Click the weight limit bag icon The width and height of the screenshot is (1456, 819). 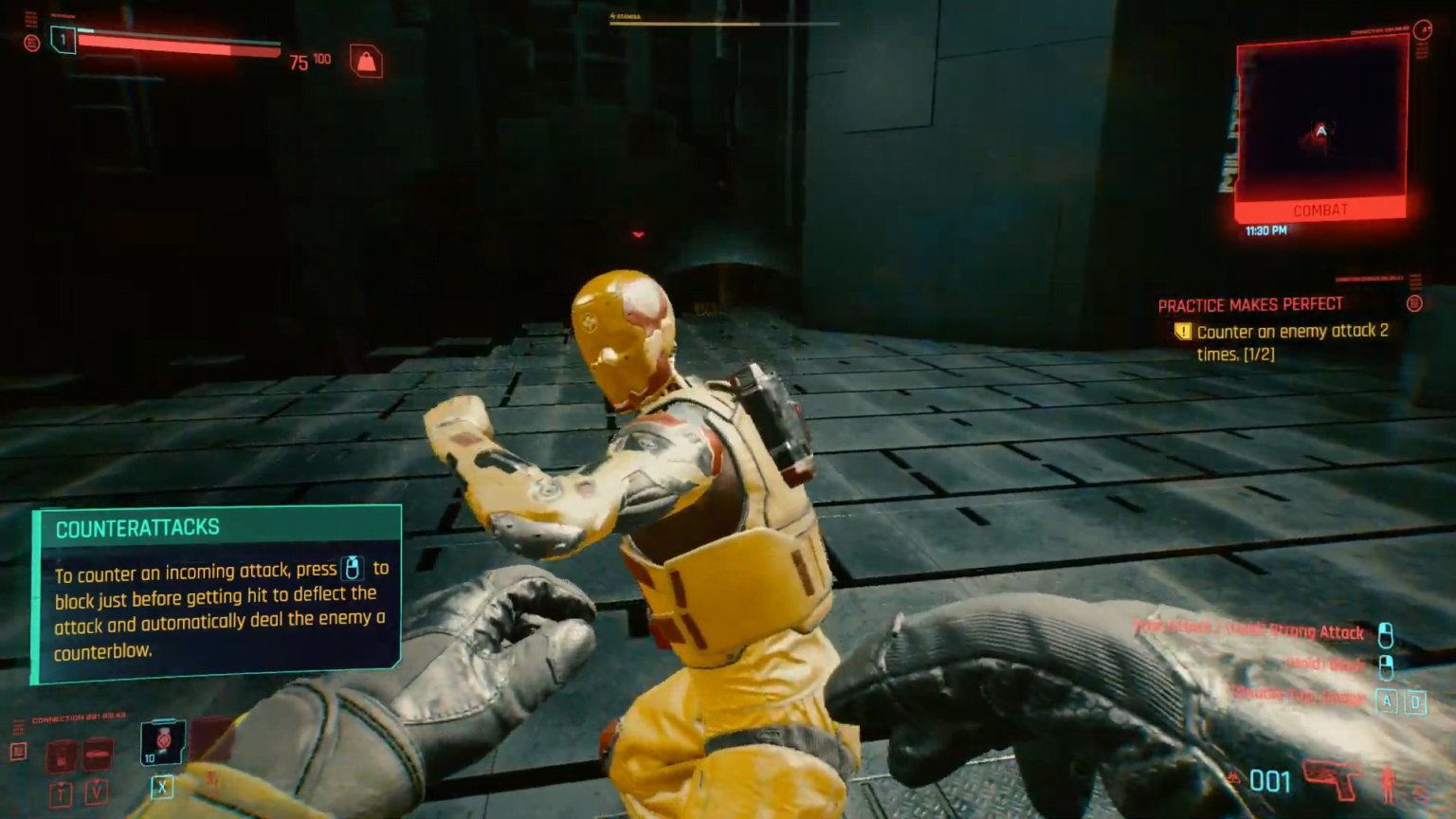[x=367, y=60]
